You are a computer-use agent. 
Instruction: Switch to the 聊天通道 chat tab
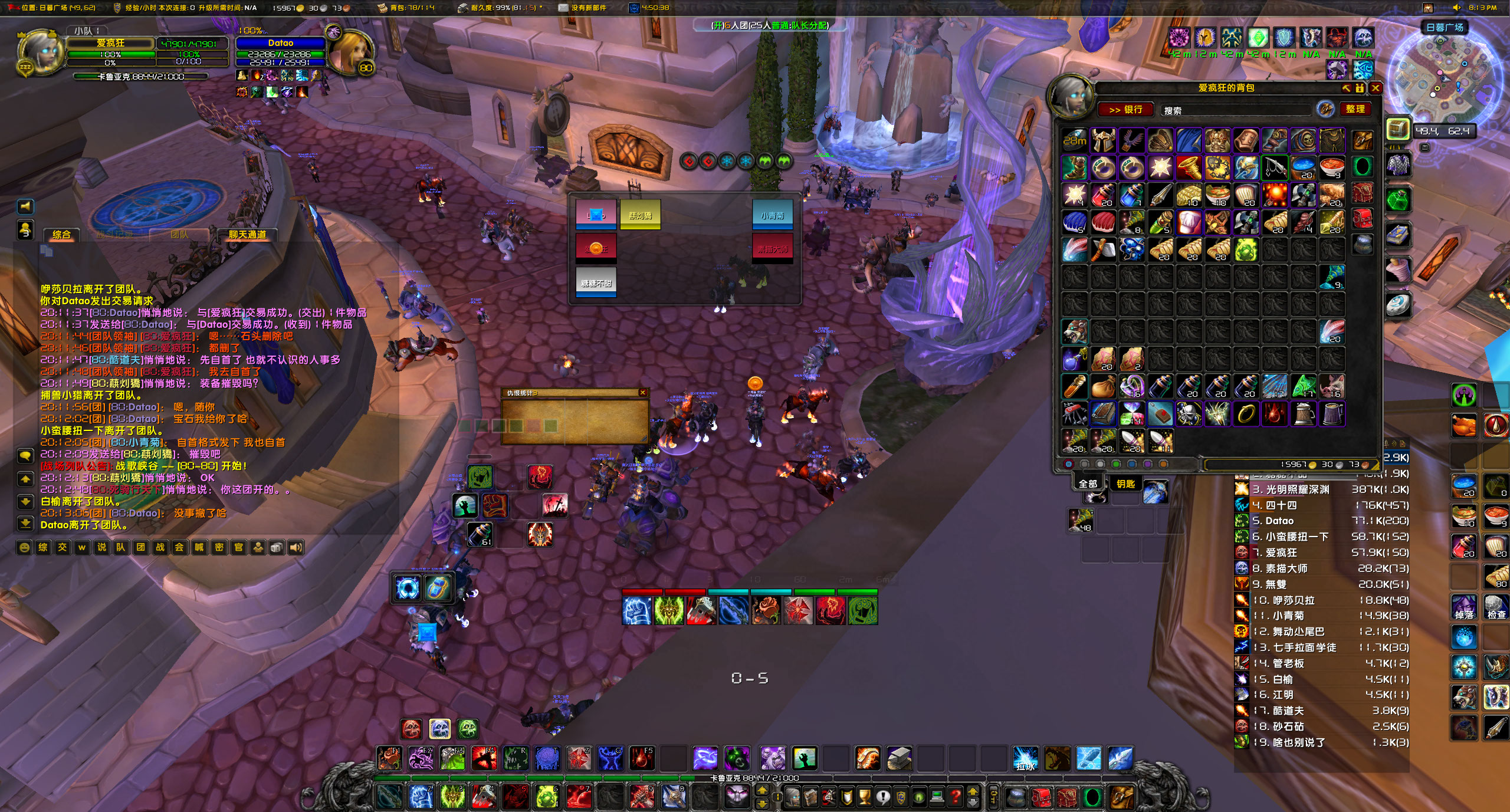[x=249, y=235]
